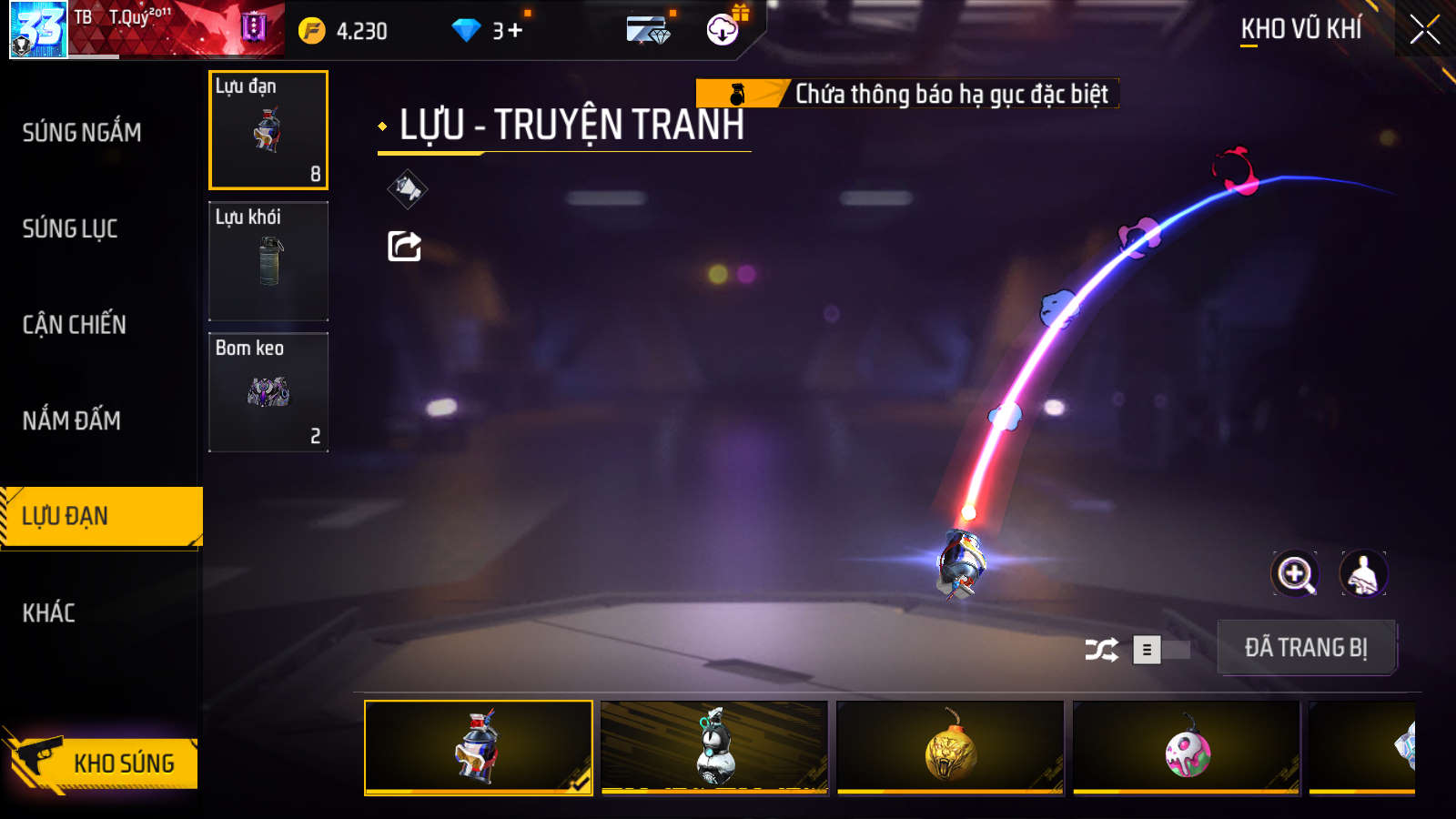1456x819 pixels.
Task: Open the Súng Lục category
Action: (x=70, y=228)
